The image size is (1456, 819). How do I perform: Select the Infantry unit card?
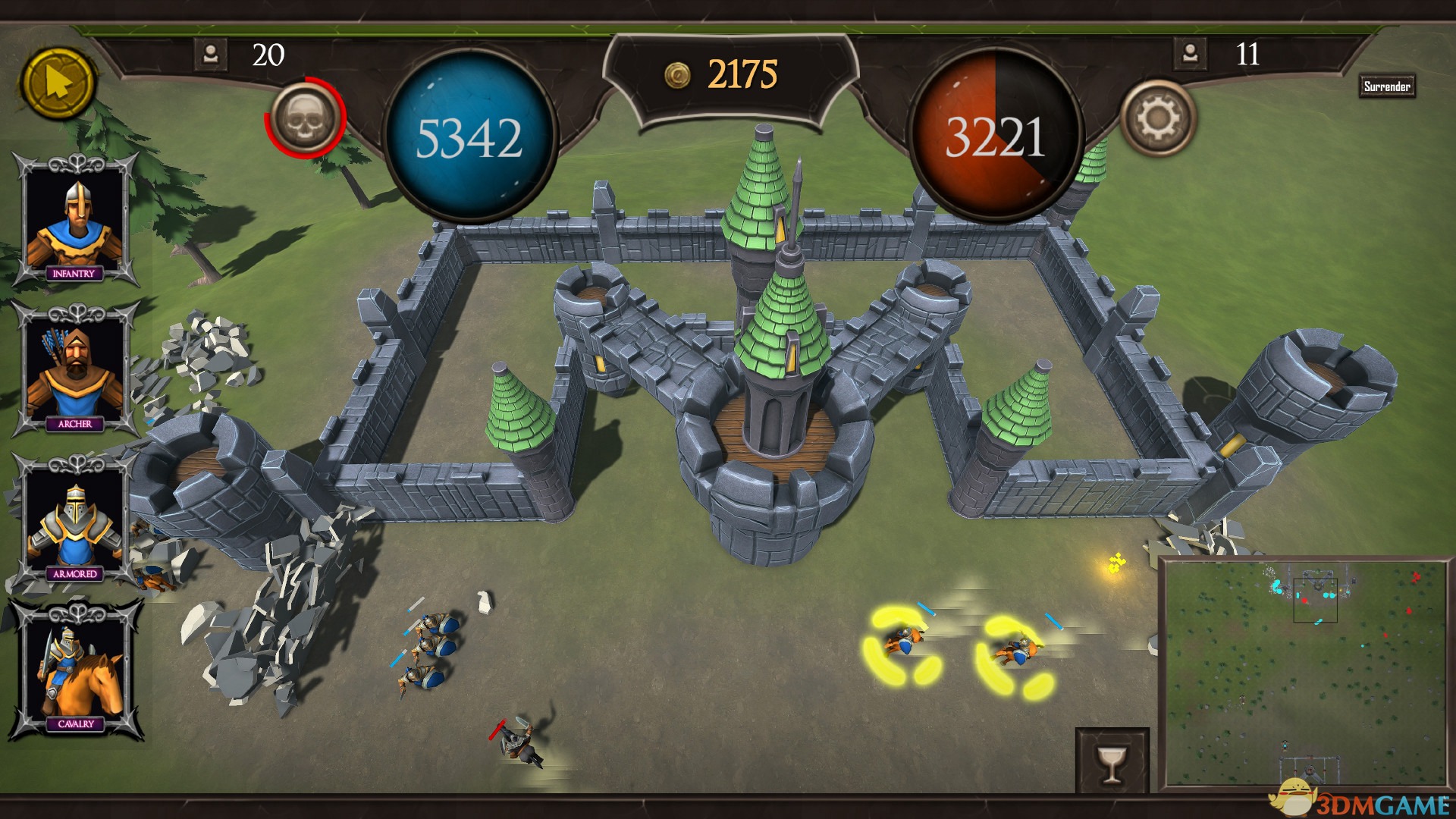coord(74,220)
